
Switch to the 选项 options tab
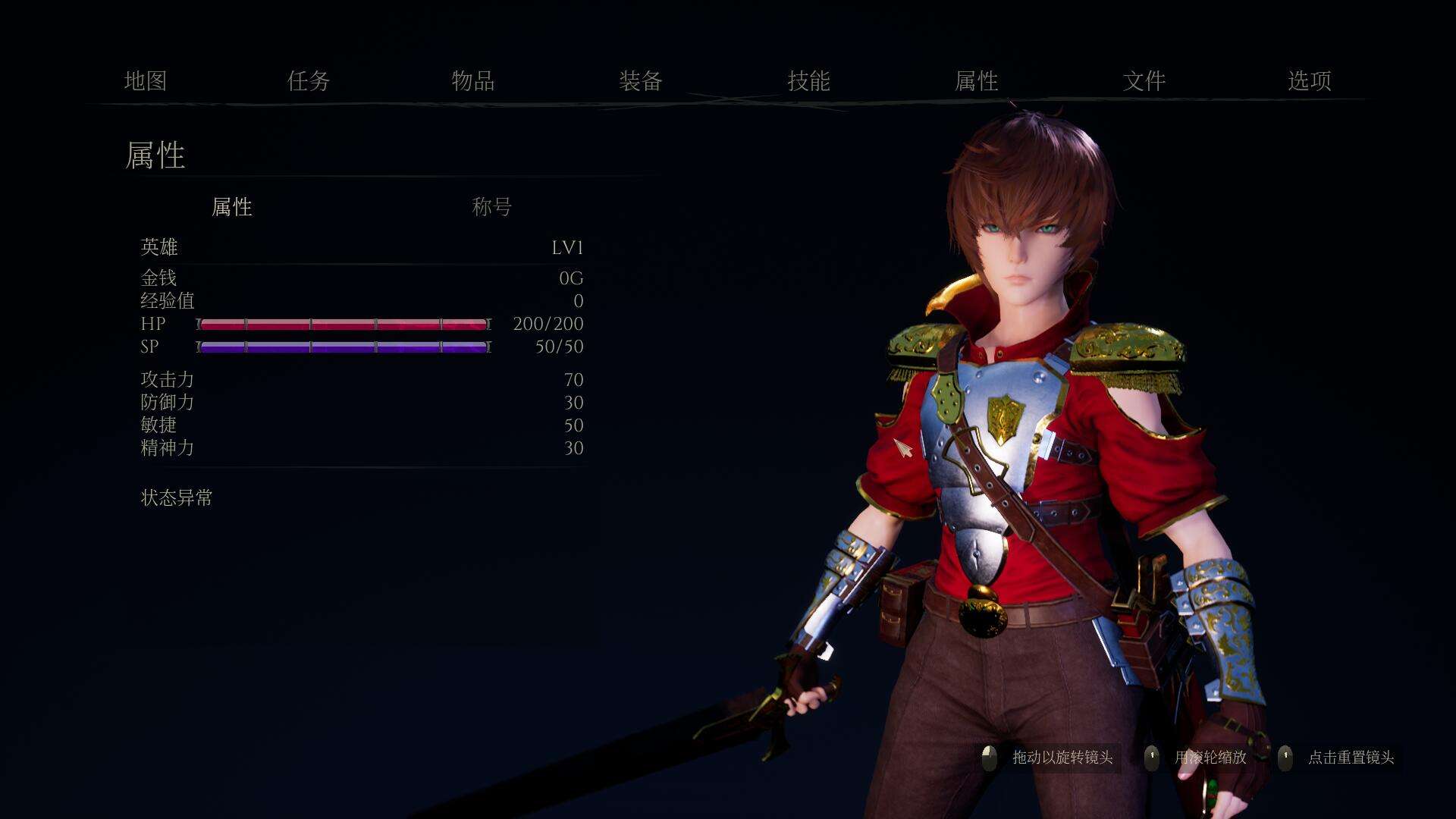pos(1310,81)
